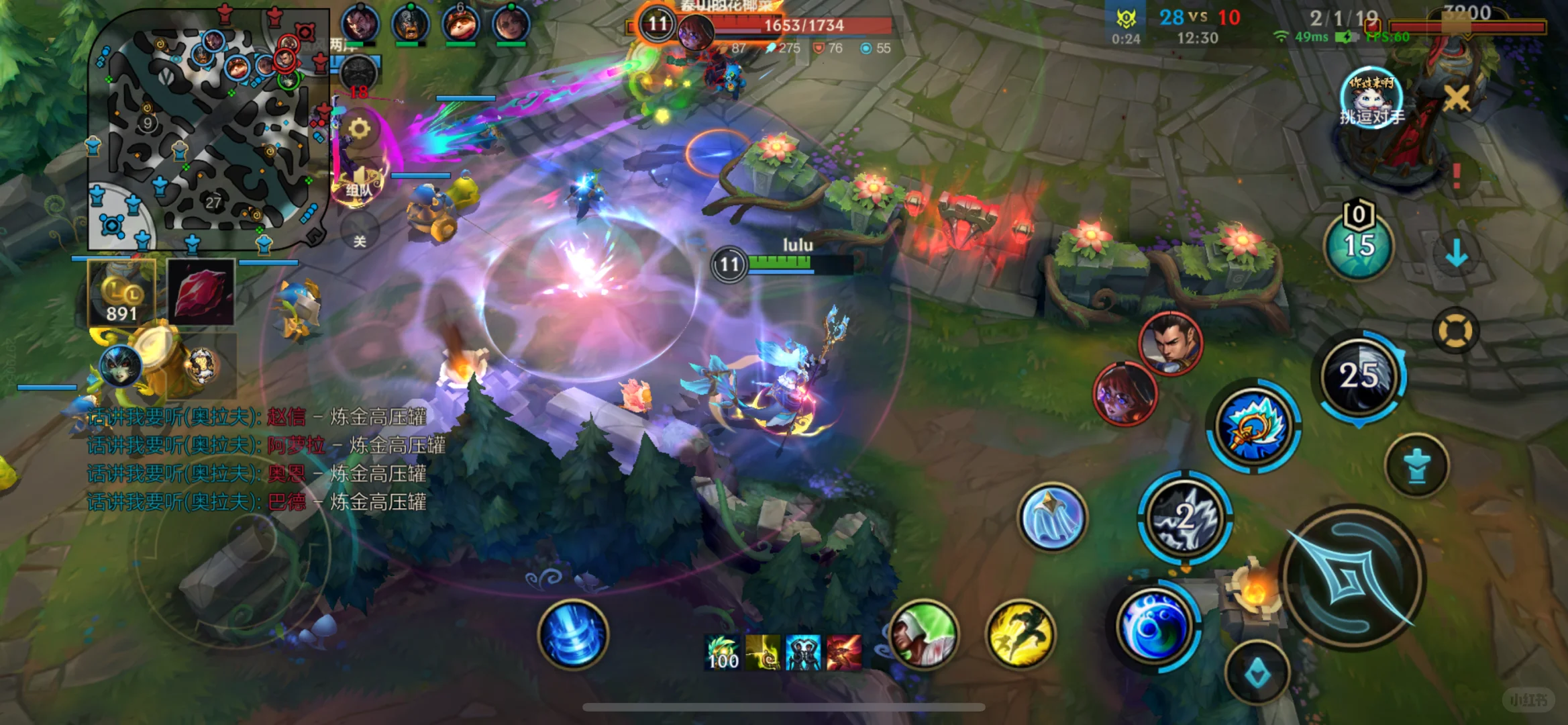This screenshot has height=725, width=1568.
Task: Open the shop with 891 gold
Action: tap(121, 293)
